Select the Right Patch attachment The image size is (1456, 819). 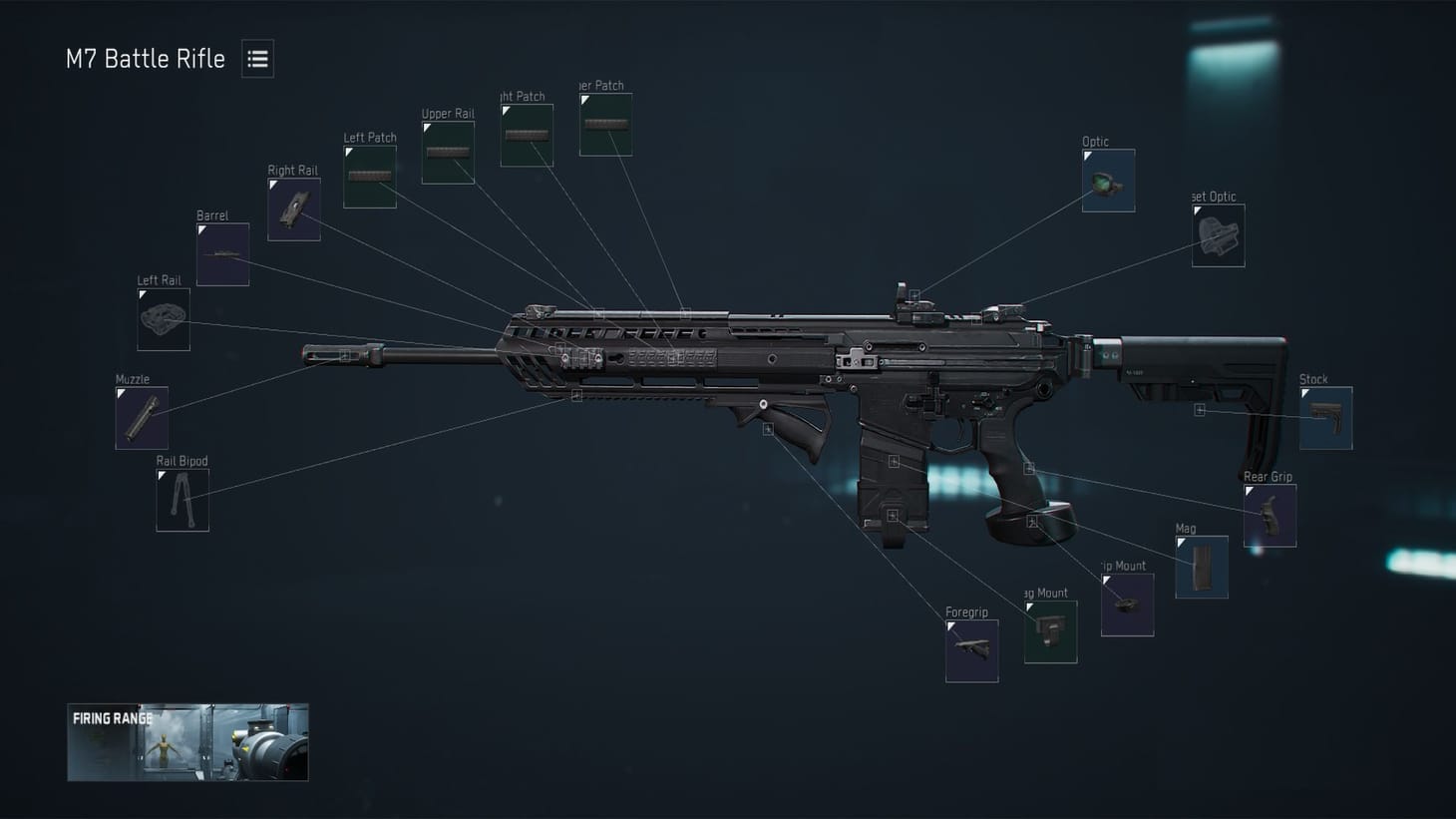526,135
